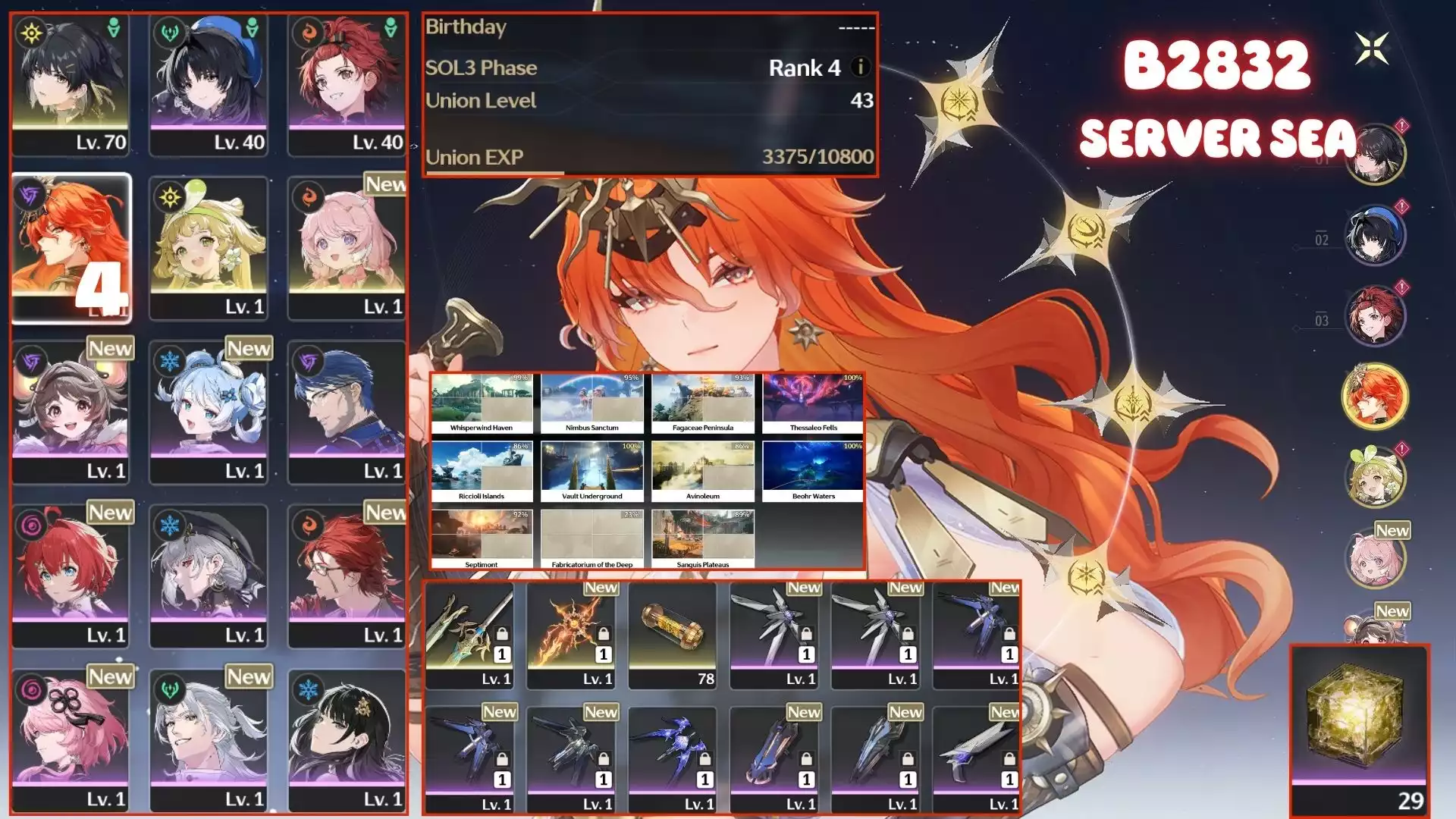This screenshot has width=1456, height=819.
Task: Open the Whisperwind Haven map thumbnail
Action: coord(482,403)
